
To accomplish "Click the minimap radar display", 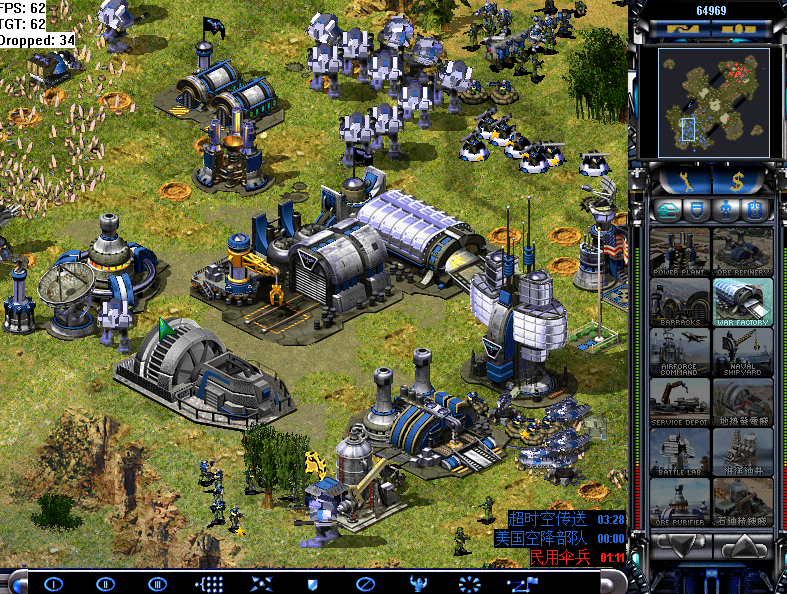I will (x=712, y=103).
